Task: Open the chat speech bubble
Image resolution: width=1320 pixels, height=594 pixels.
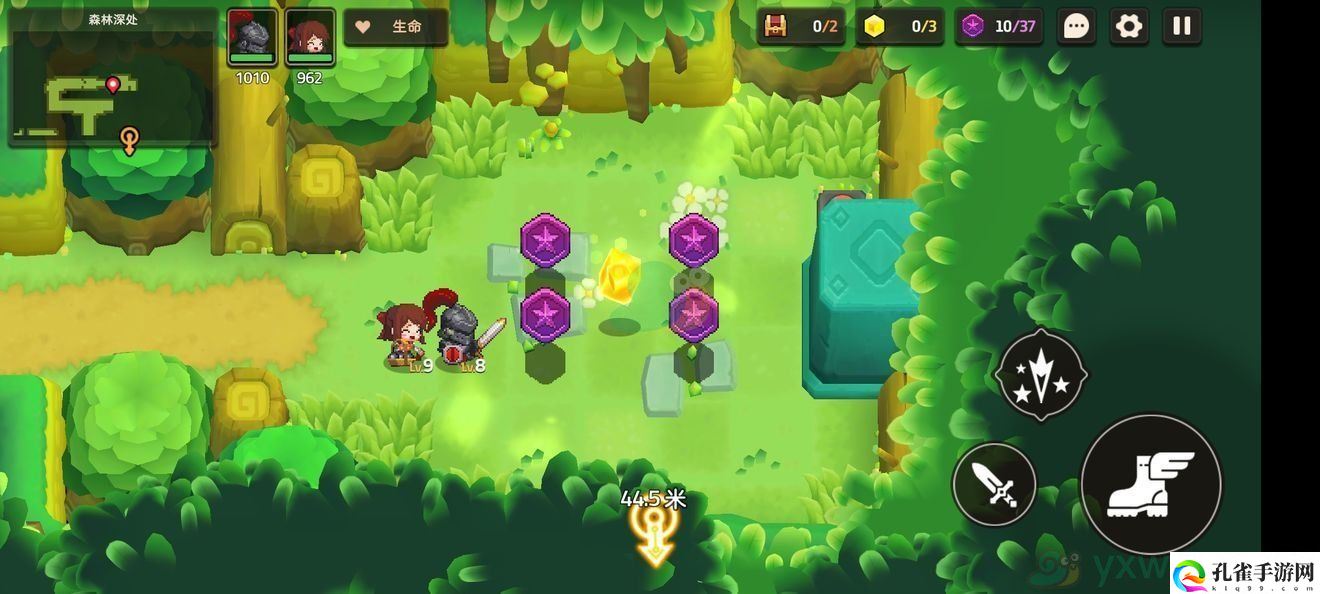Action: pos(1076,27)
